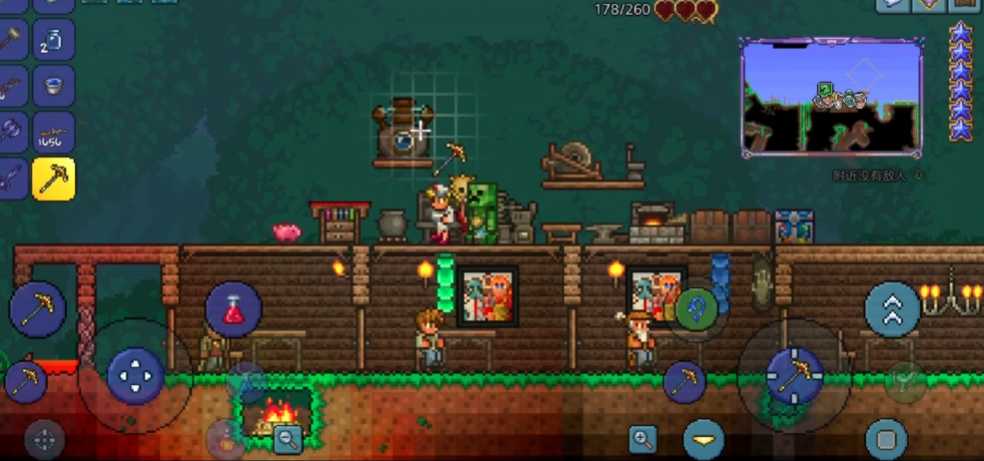984x461 pixels.
Task: Tap the movement joystick d-pad
Action: coord(135,376)
